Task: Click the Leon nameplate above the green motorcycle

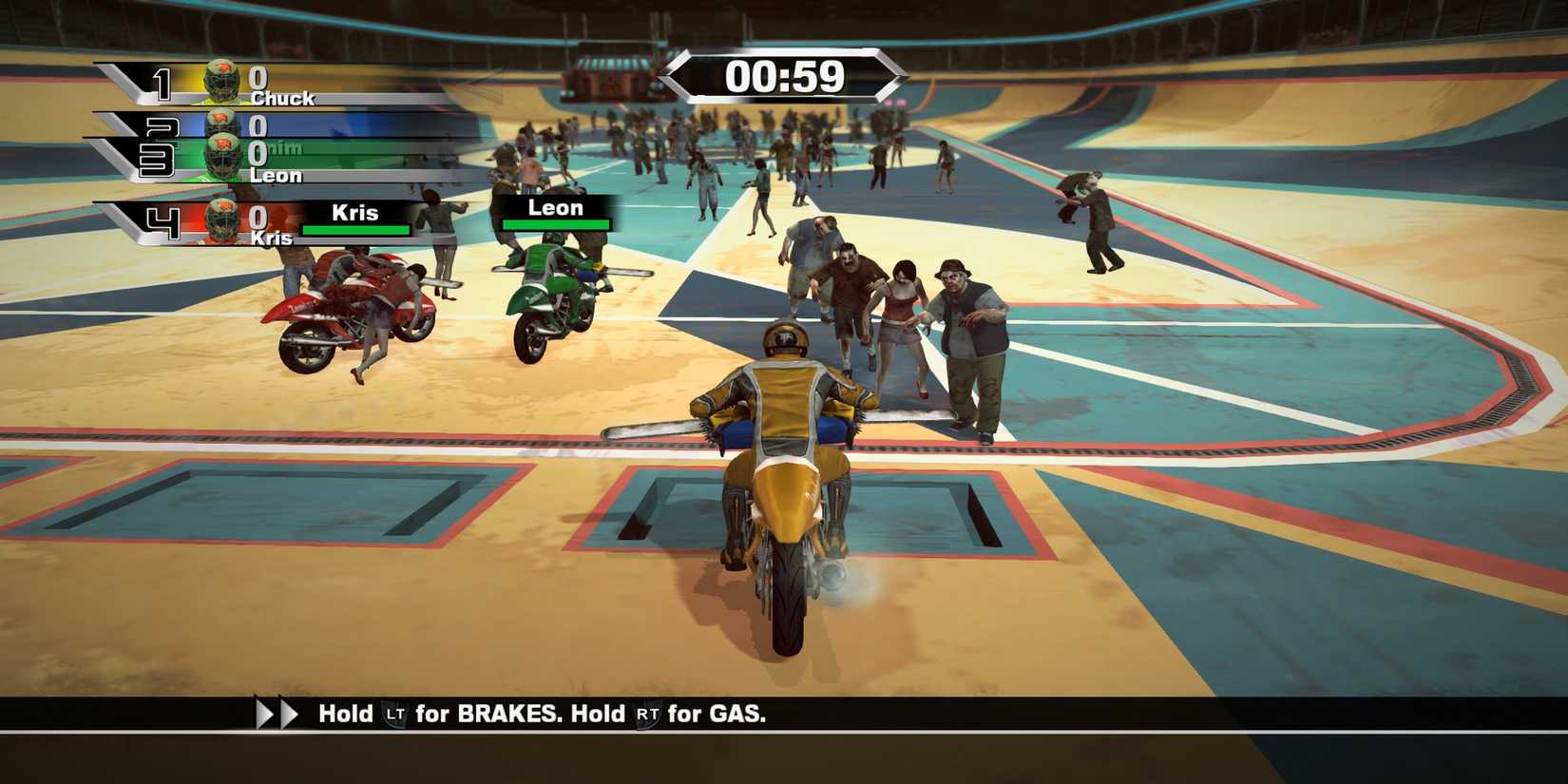Action: [556, 207]
